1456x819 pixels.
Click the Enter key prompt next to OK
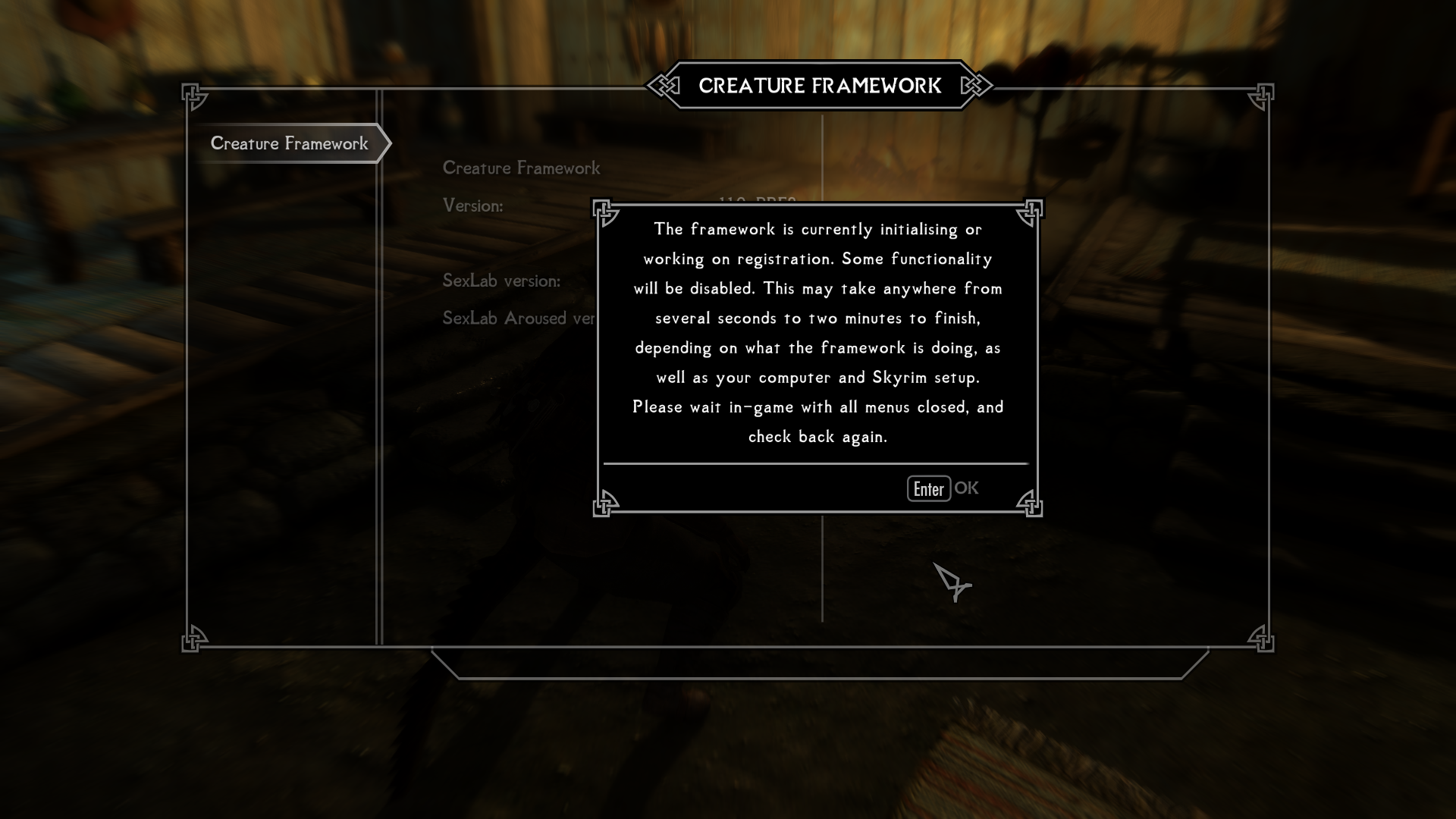[x=928, y=488]
